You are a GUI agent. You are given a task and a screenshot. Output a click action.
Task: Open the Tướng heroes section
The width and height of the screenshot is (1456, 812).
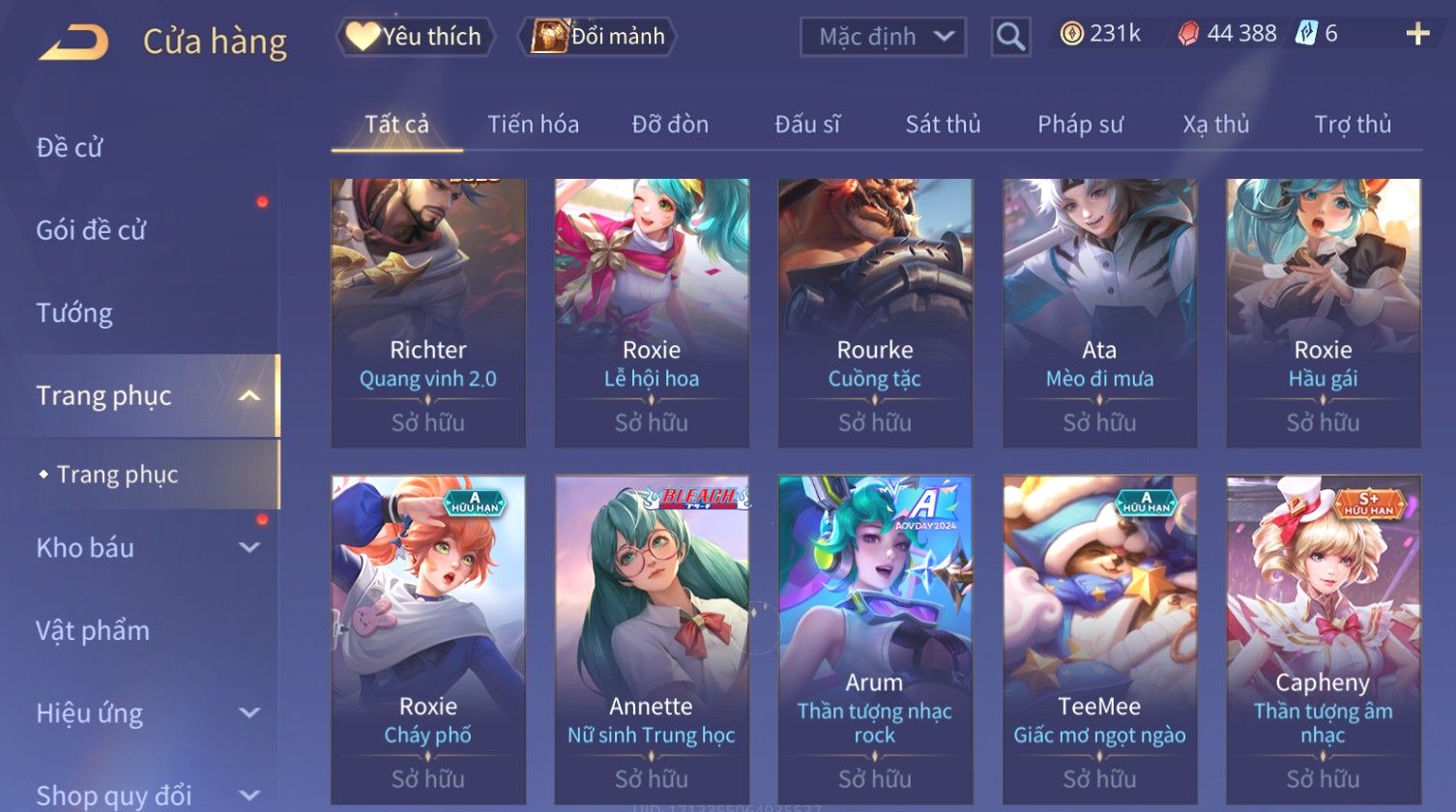pos(74,313)
